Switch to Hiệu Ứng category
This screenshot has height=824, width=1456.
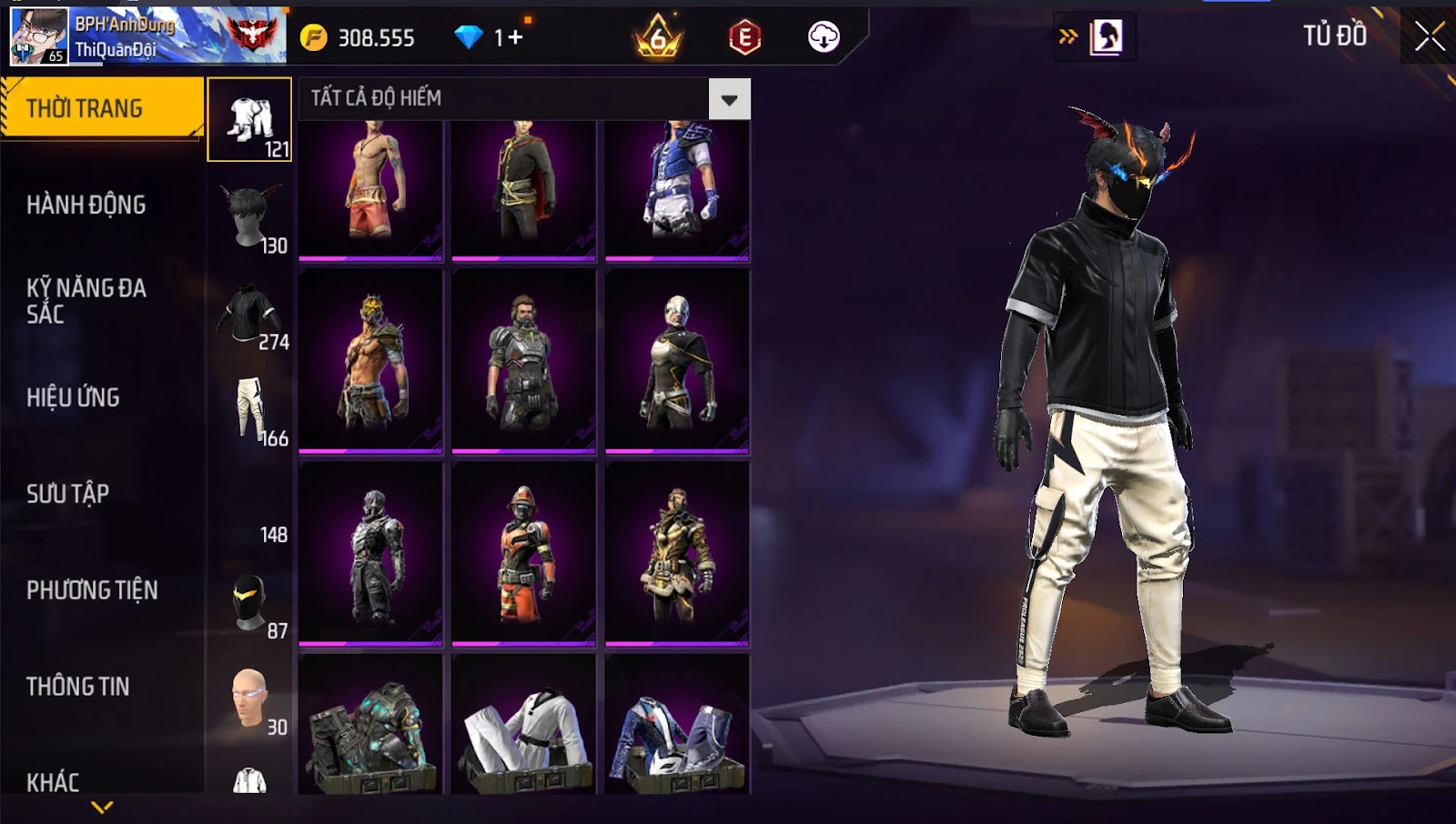coord(73,397)
